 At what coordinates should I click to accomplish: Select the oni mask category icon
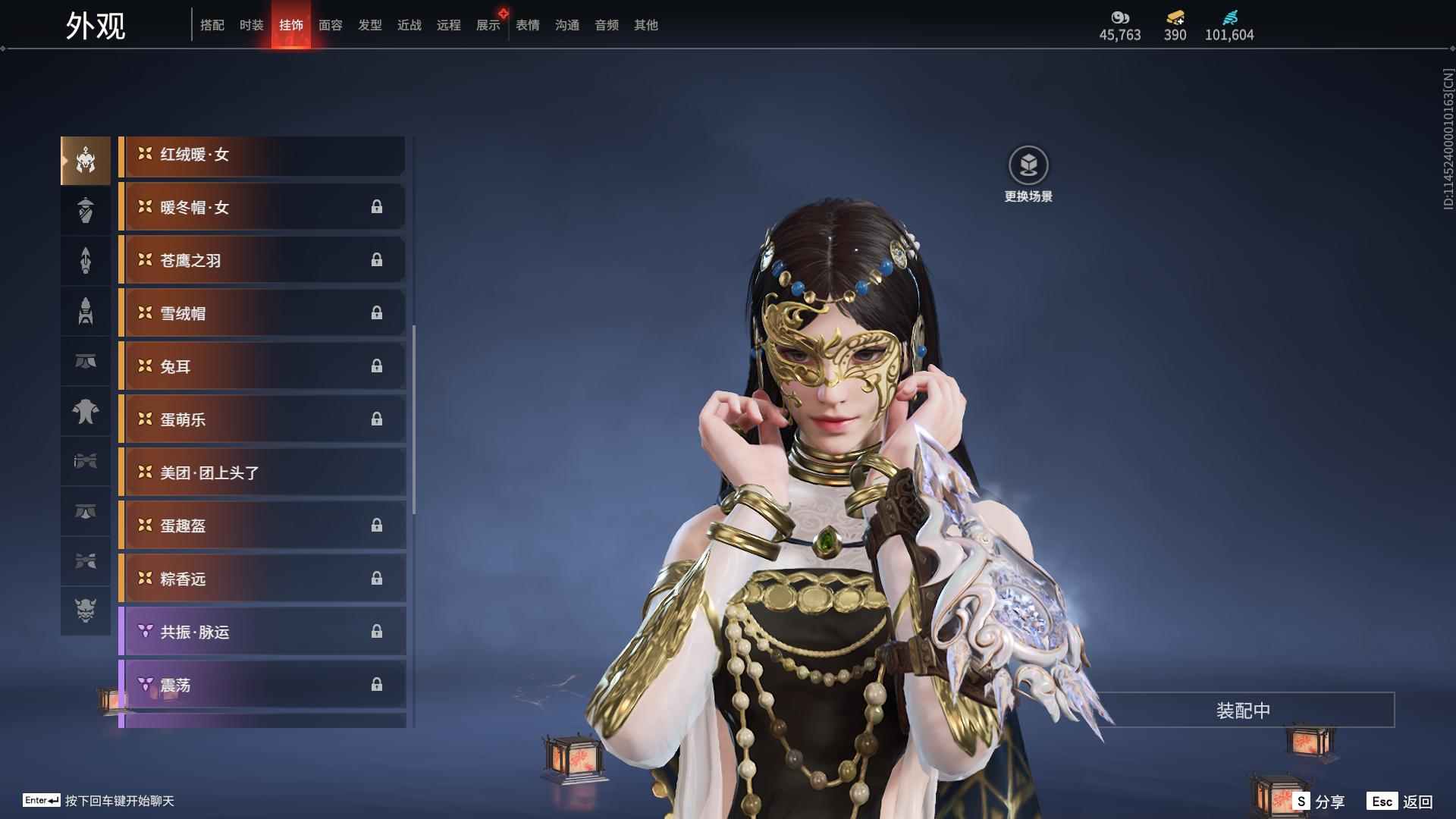click(86, 610)
